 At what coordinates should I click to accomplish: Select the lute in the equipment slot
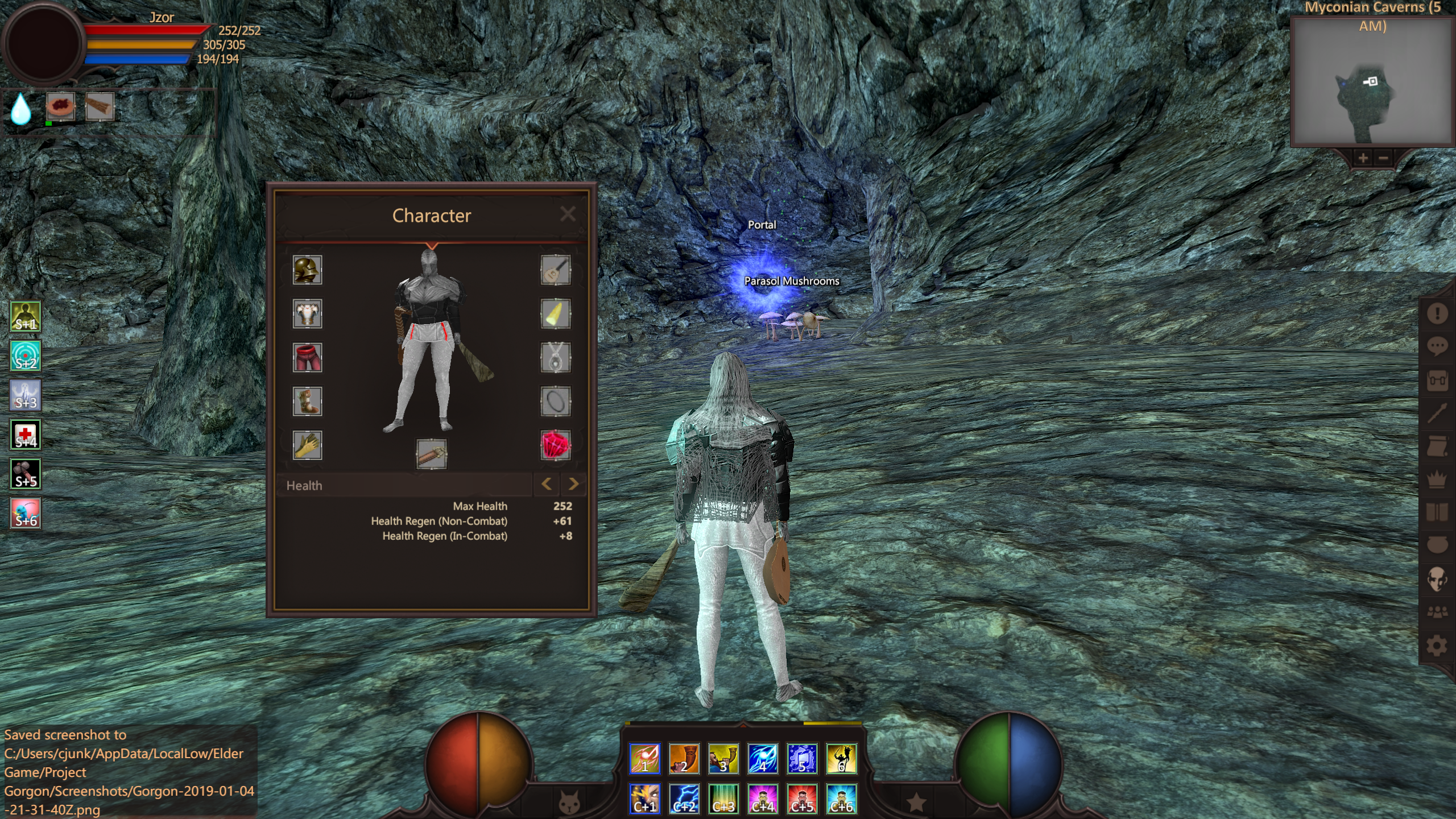[x=555, y=270]
